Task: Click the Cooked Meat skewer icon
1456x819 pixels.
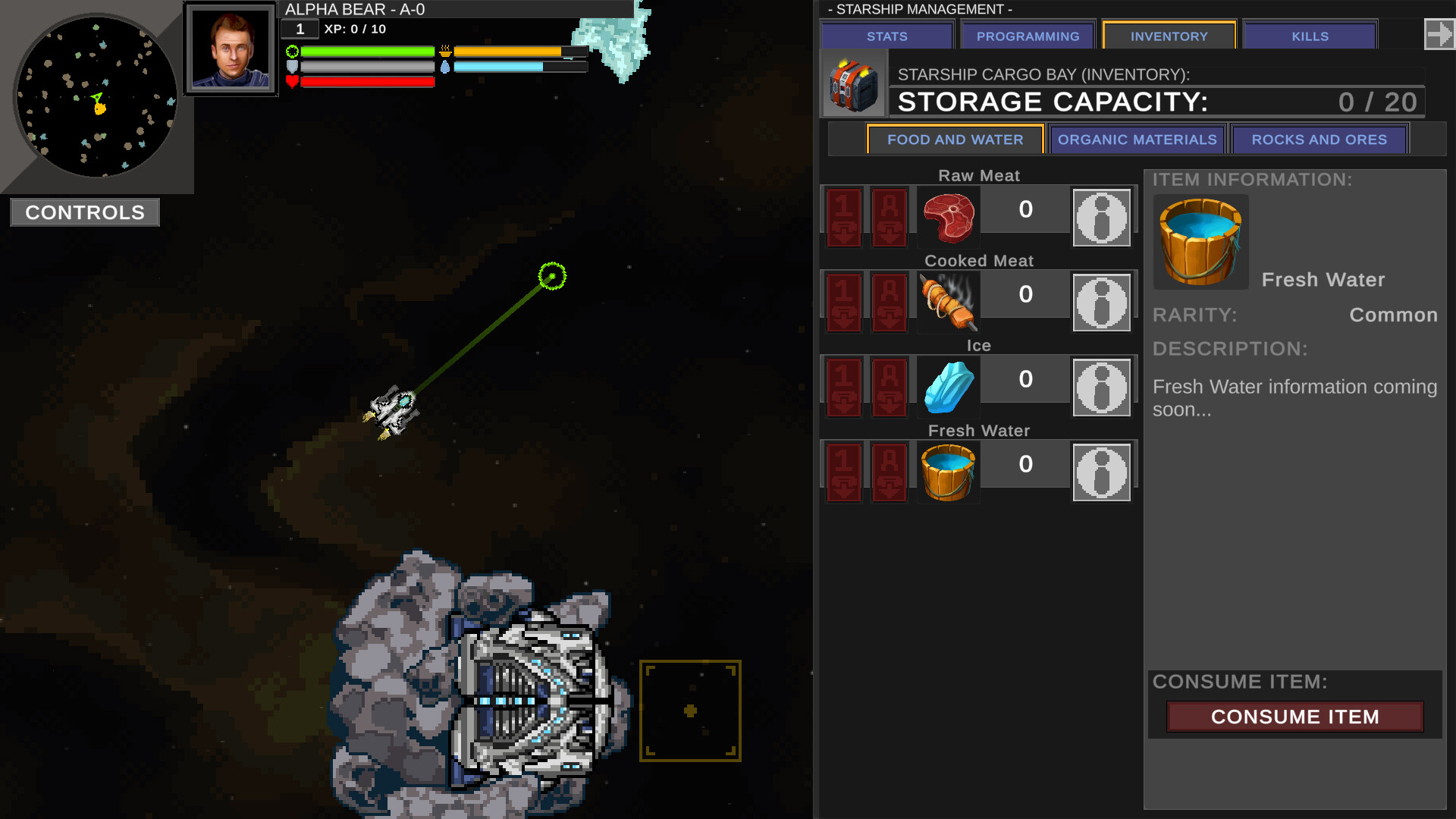Action: (948, 303)
